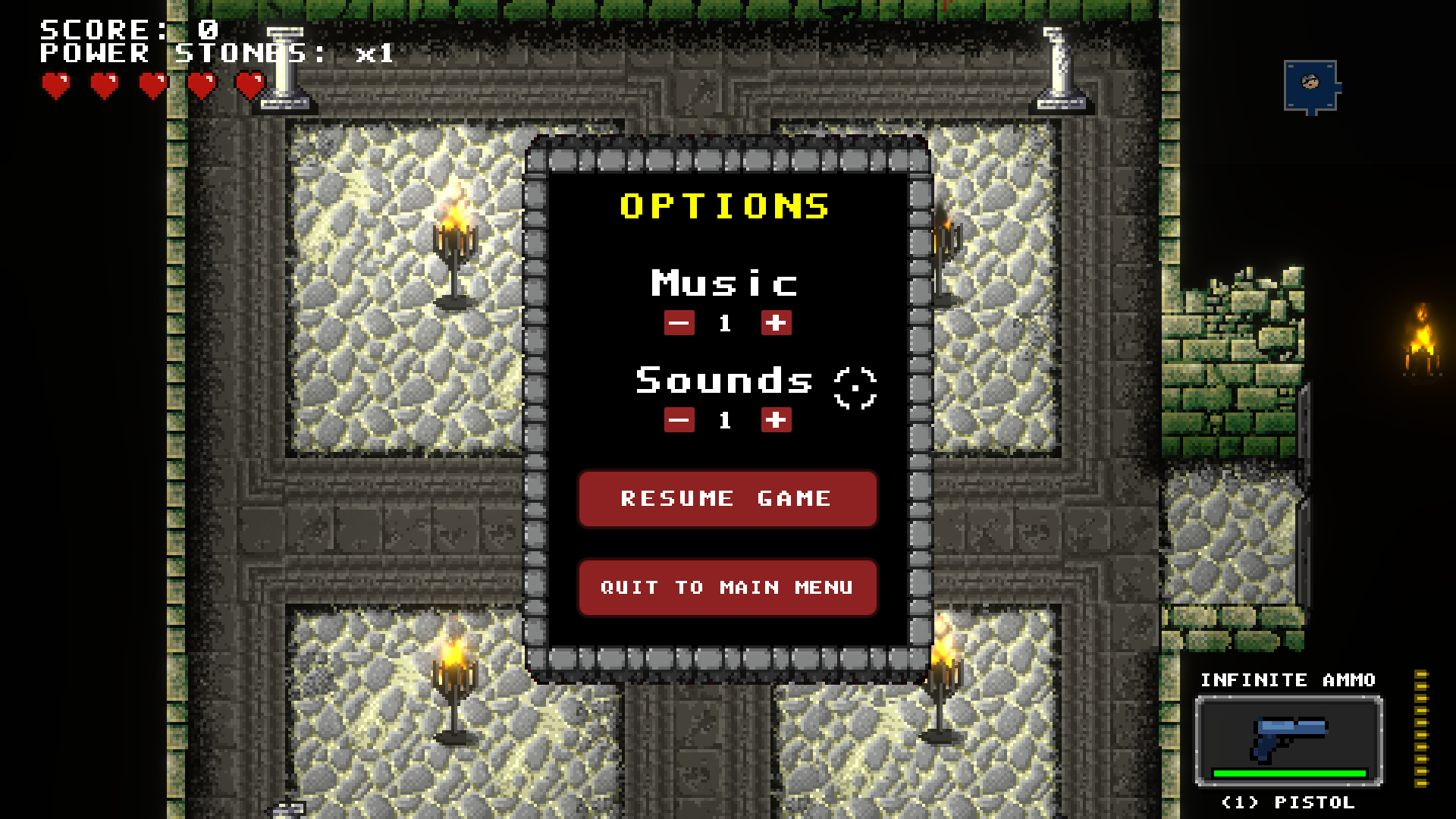Click the POWER STONES x1 counter
Viewport: 1456px width, 819px height.
point(216,53)
